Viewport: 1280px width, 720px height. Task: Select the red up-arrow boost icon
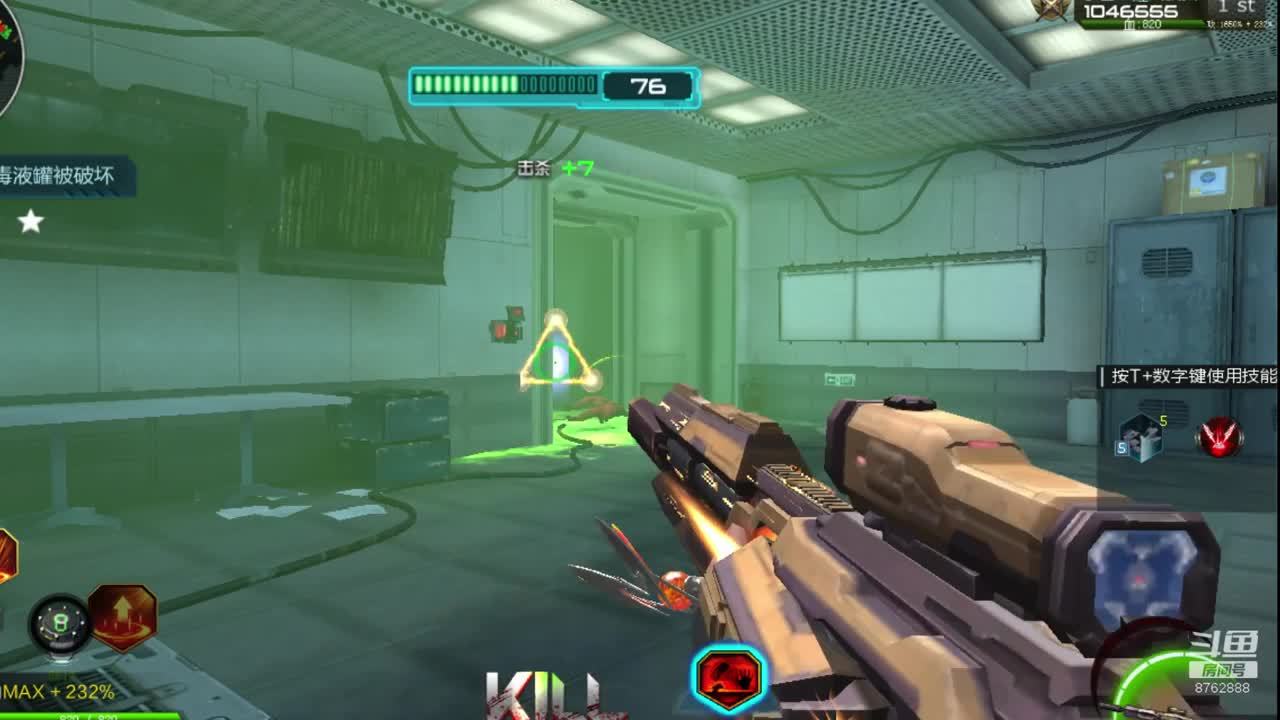[123, 617]
